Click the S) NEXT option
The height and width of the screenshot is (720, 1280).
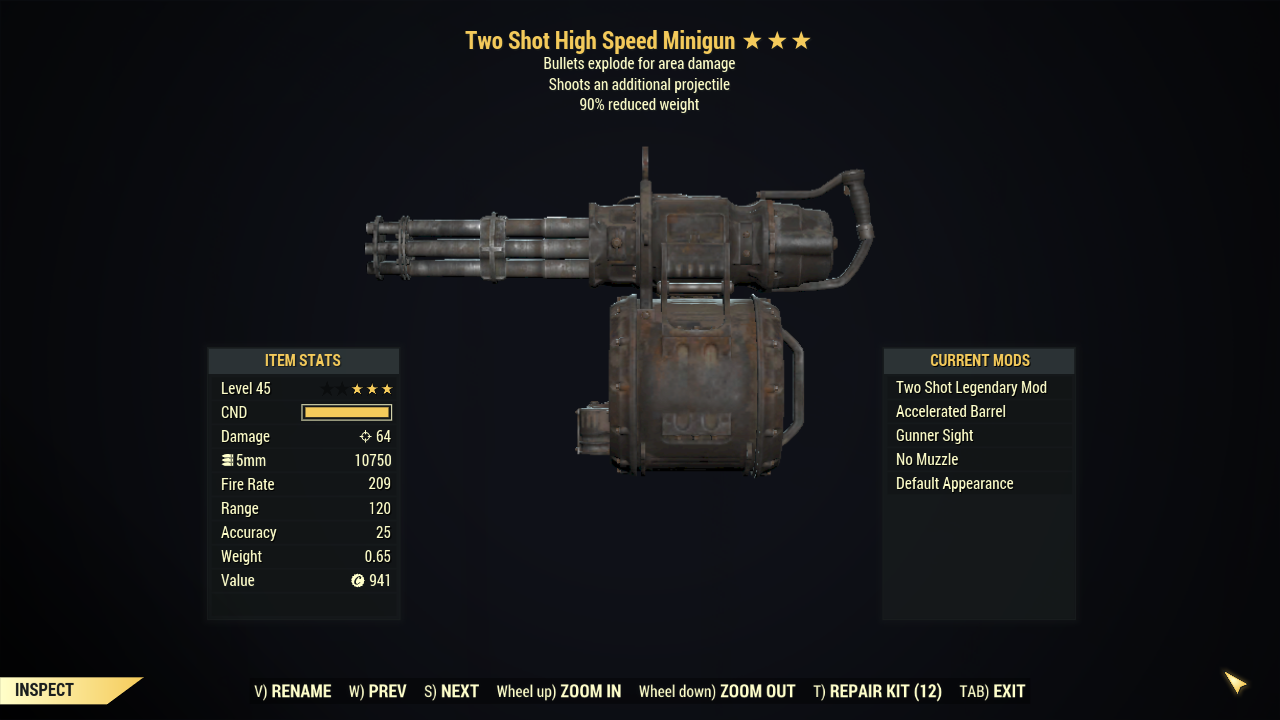tap(450, 691)
